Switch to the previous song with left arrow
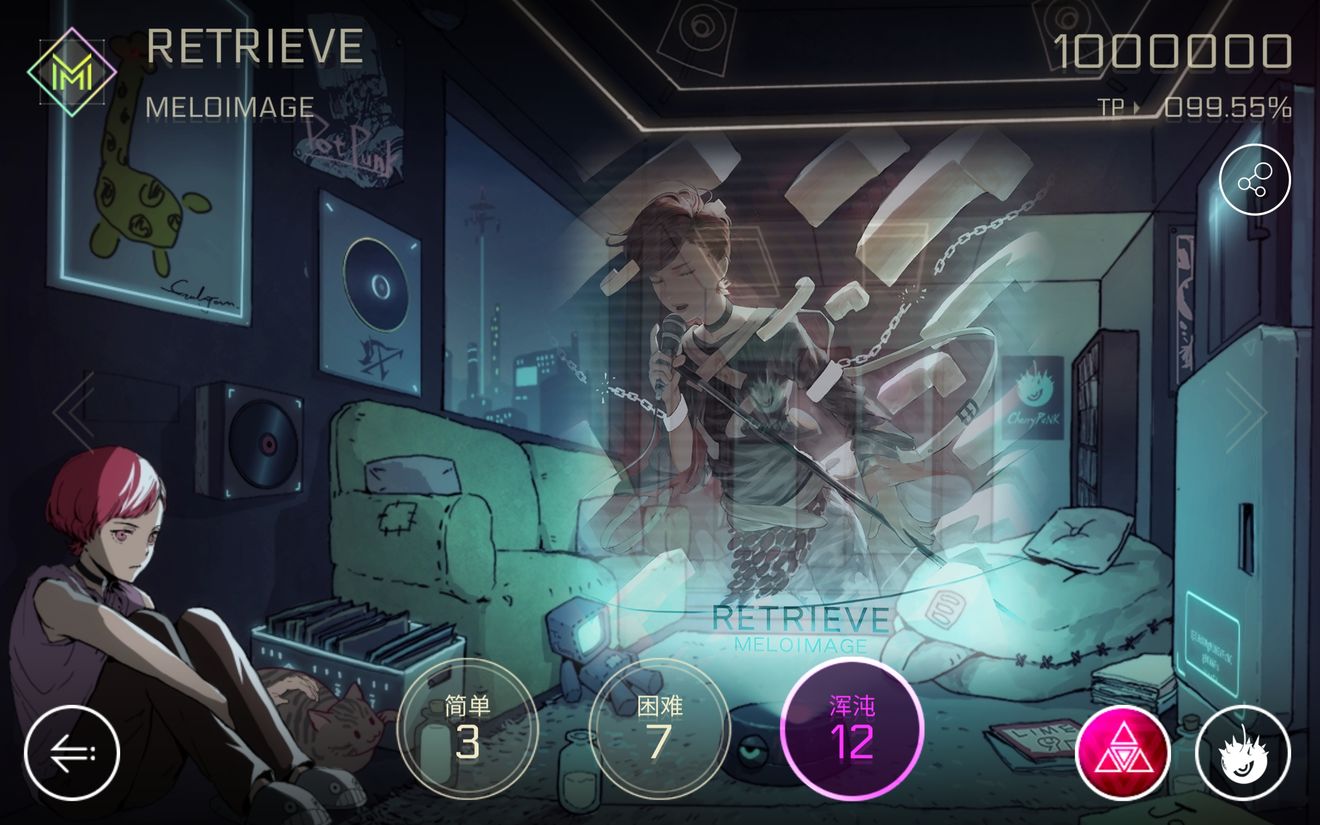Image resolution: width=1320 pixels, height=825 pixels. 73,411
